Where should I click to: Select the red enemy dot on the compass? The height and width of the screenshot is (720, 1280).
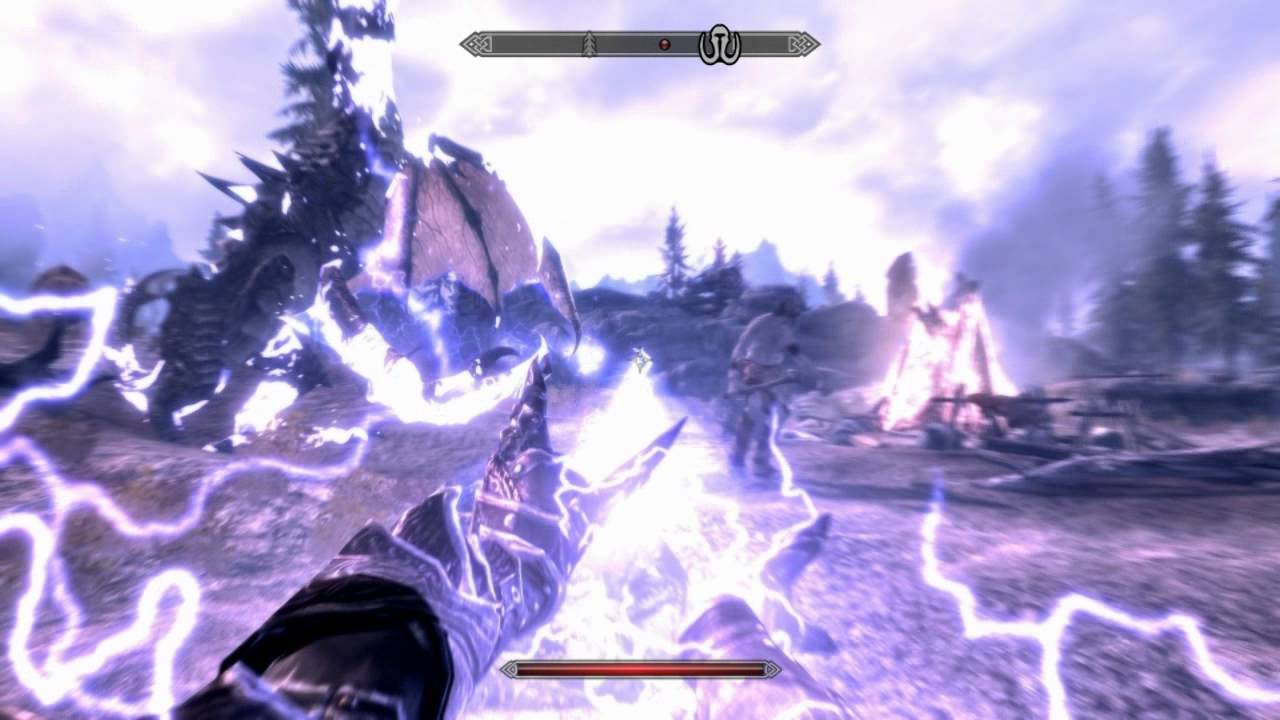click(x=663, y=43)
